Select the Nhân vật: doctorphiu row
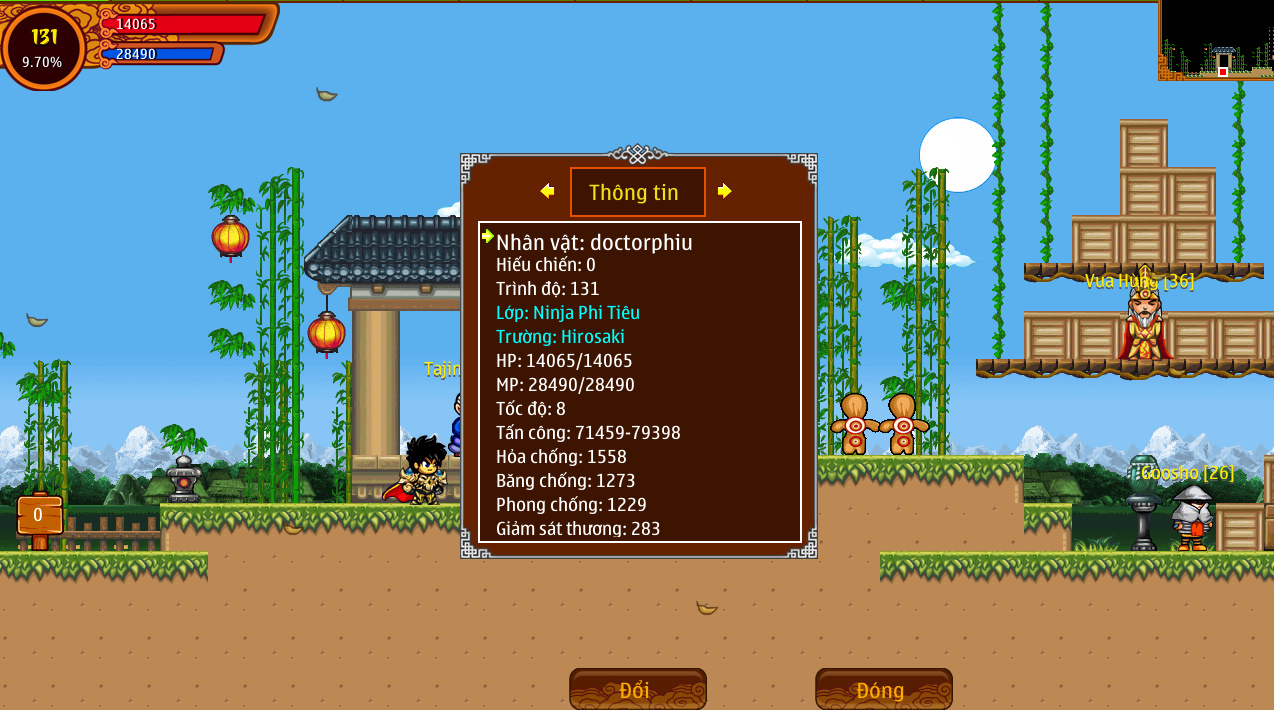 coord(594,242)
